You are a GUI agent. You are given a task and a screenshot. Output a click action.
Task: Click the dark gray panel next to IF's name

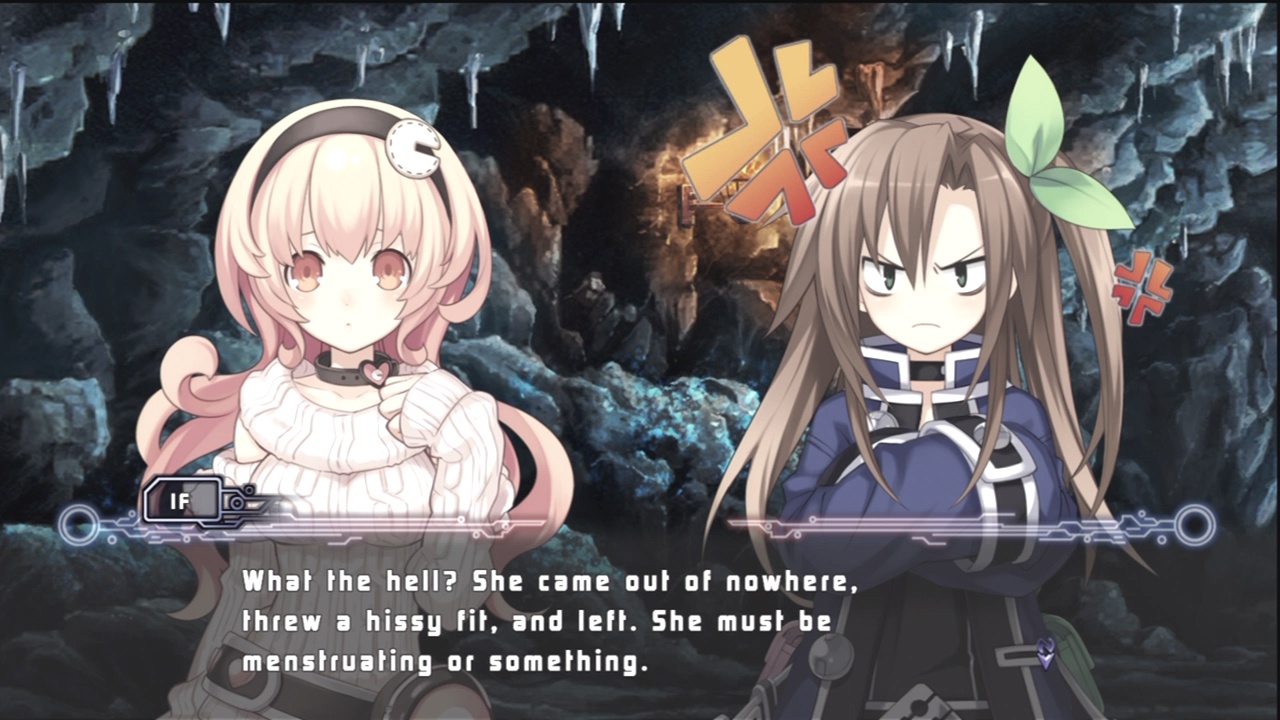tap(203, 498)
